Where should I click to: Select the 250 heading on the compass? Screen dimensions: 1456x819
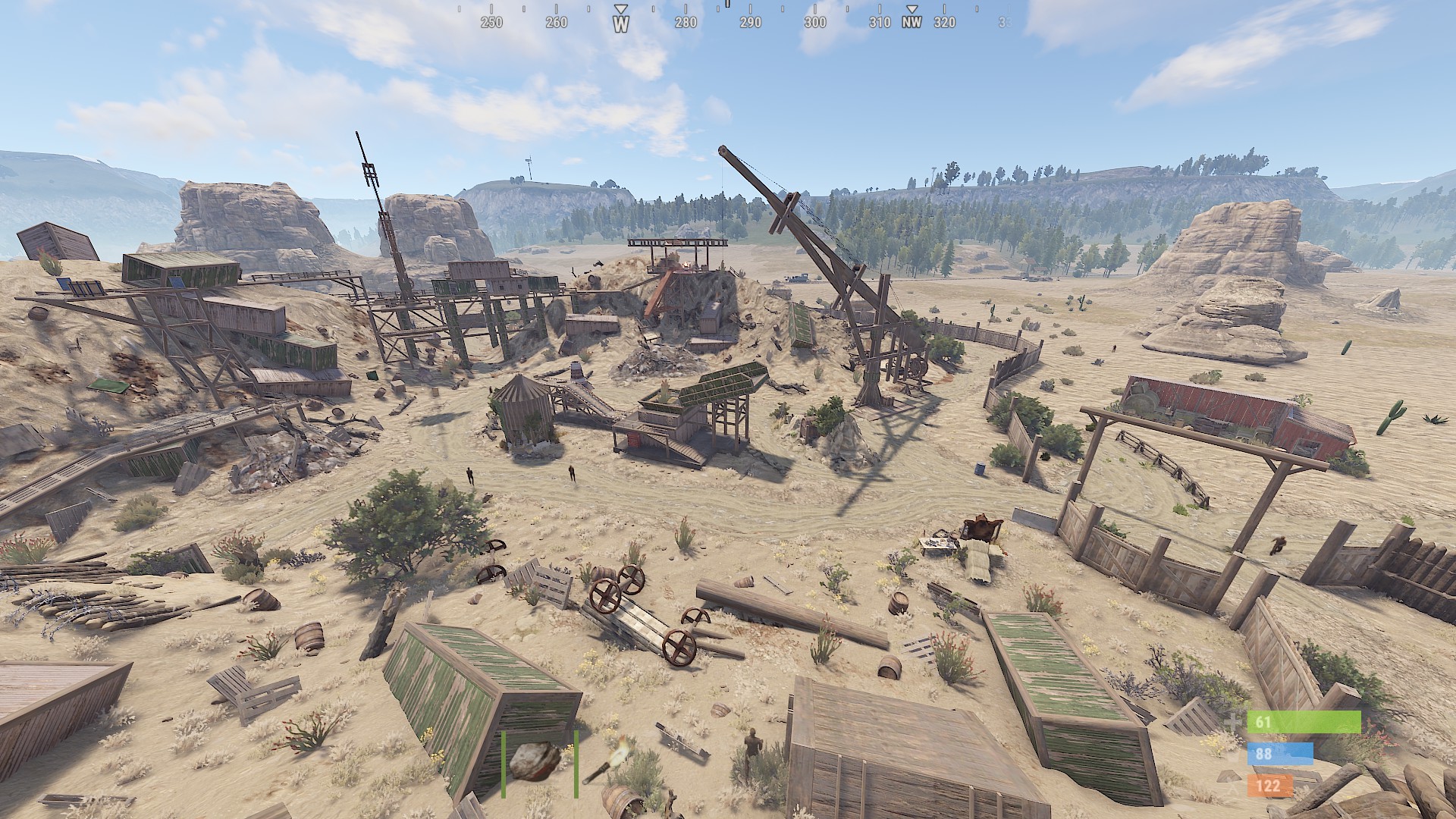click(x=490, y=23)
